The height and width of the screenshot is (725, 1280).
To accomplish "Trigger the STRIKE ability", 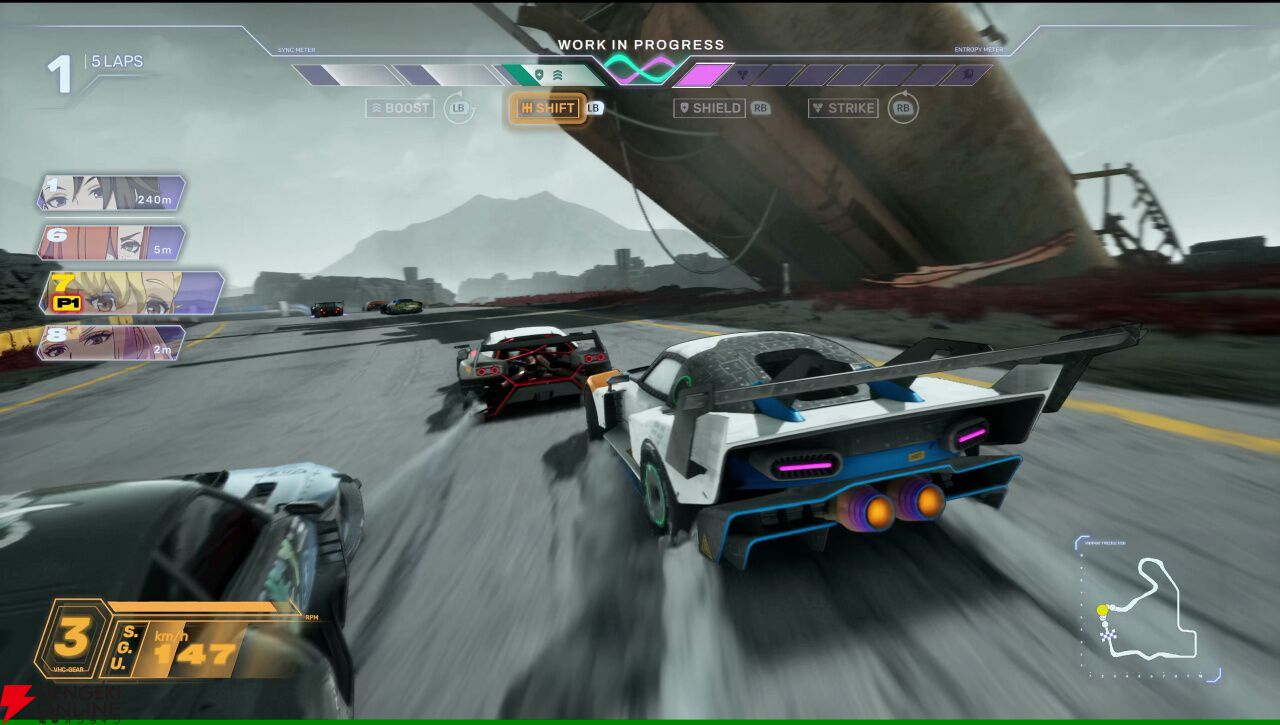I will pos(844,108).
